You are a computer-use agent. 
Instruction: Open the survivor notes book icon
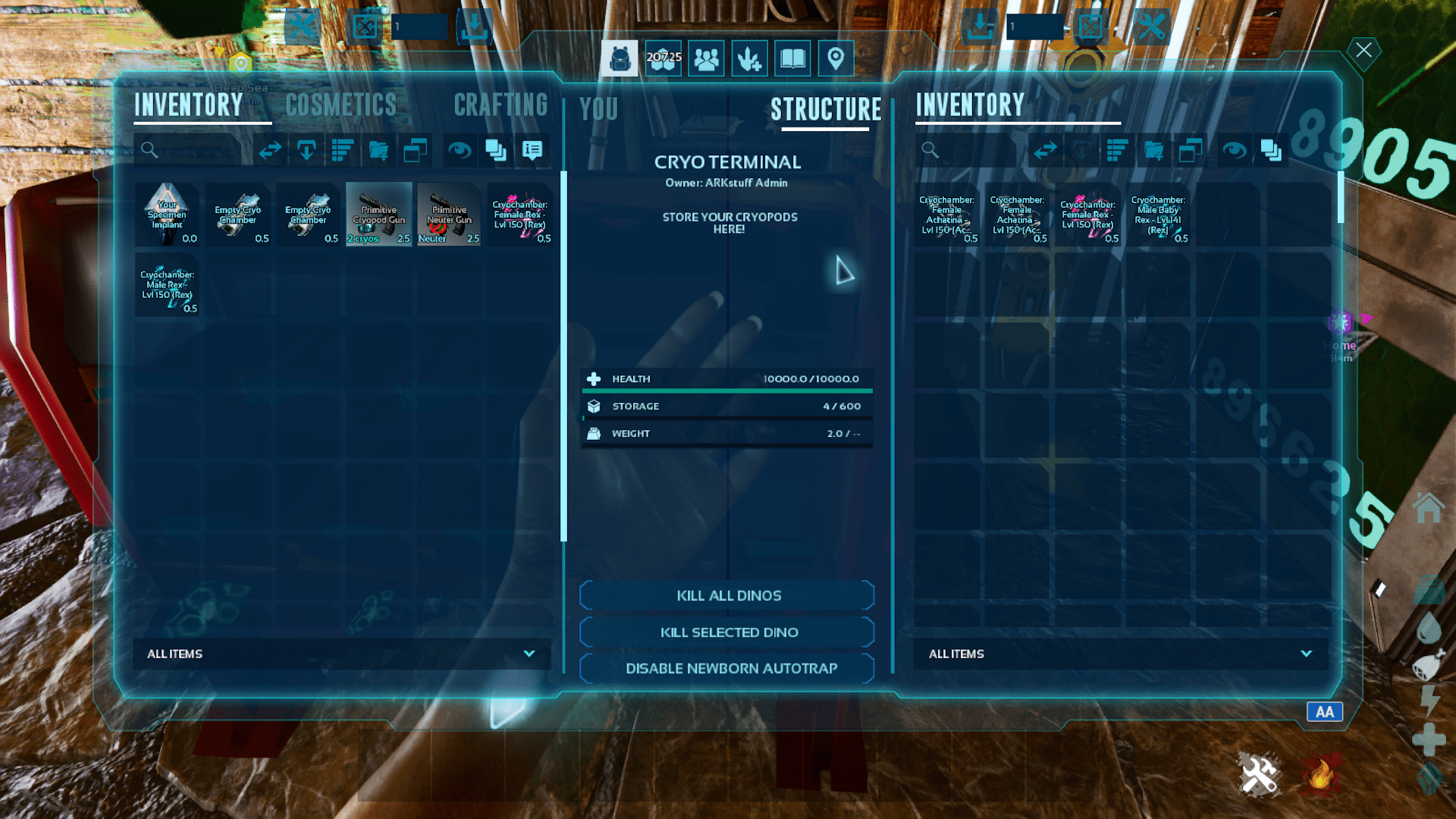click(x=792, y=58)
